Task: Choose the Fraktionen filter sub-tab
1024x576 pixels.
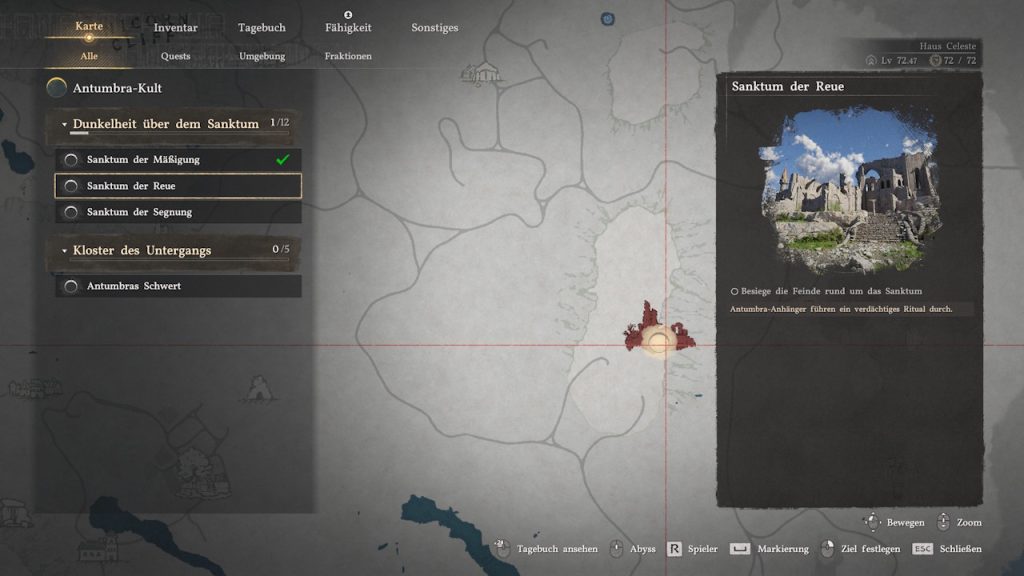Action: pyautogui.click(x=348, y=56)
